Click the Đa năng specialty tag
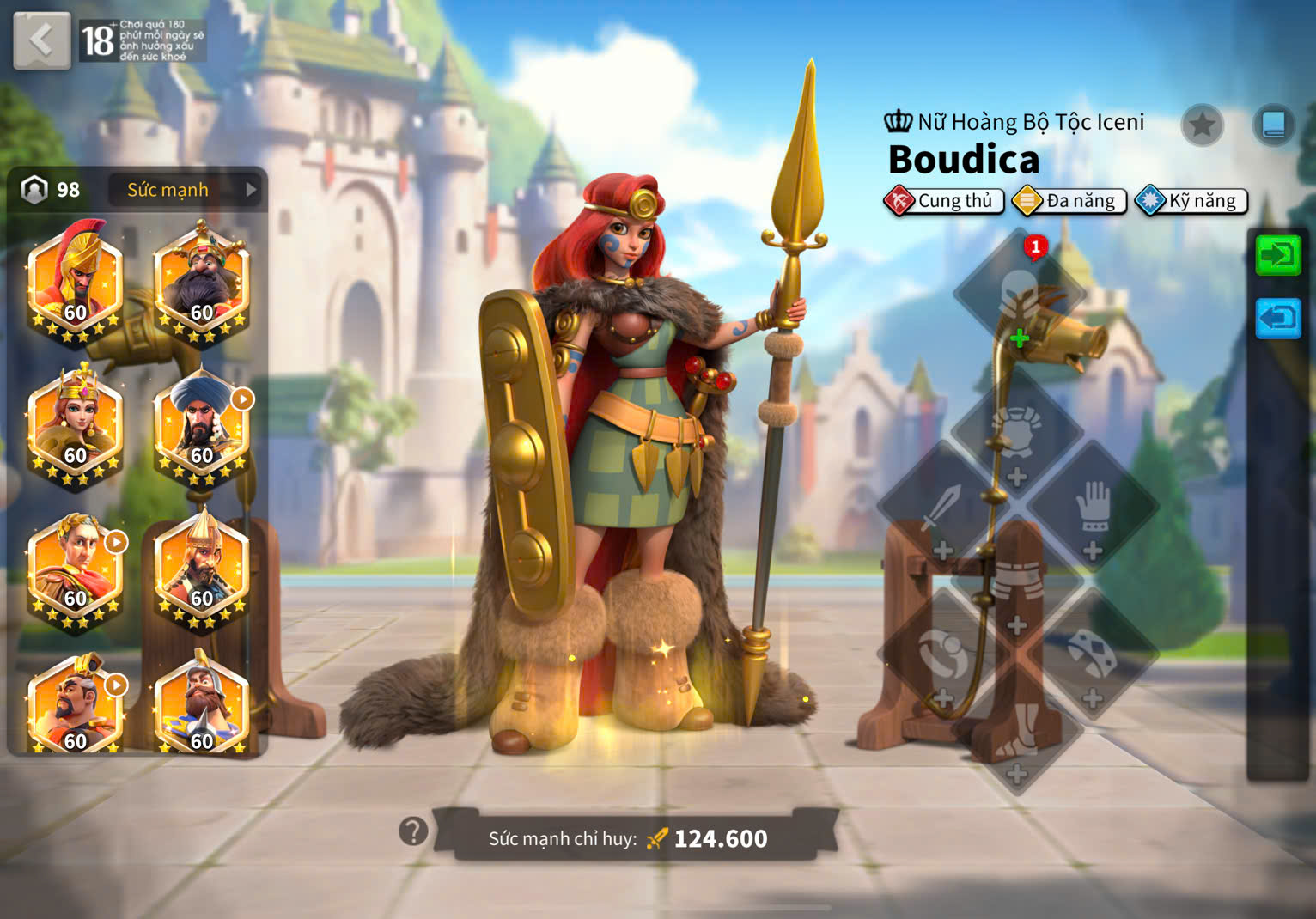1316x919 pixels. tap(1069, 201)
